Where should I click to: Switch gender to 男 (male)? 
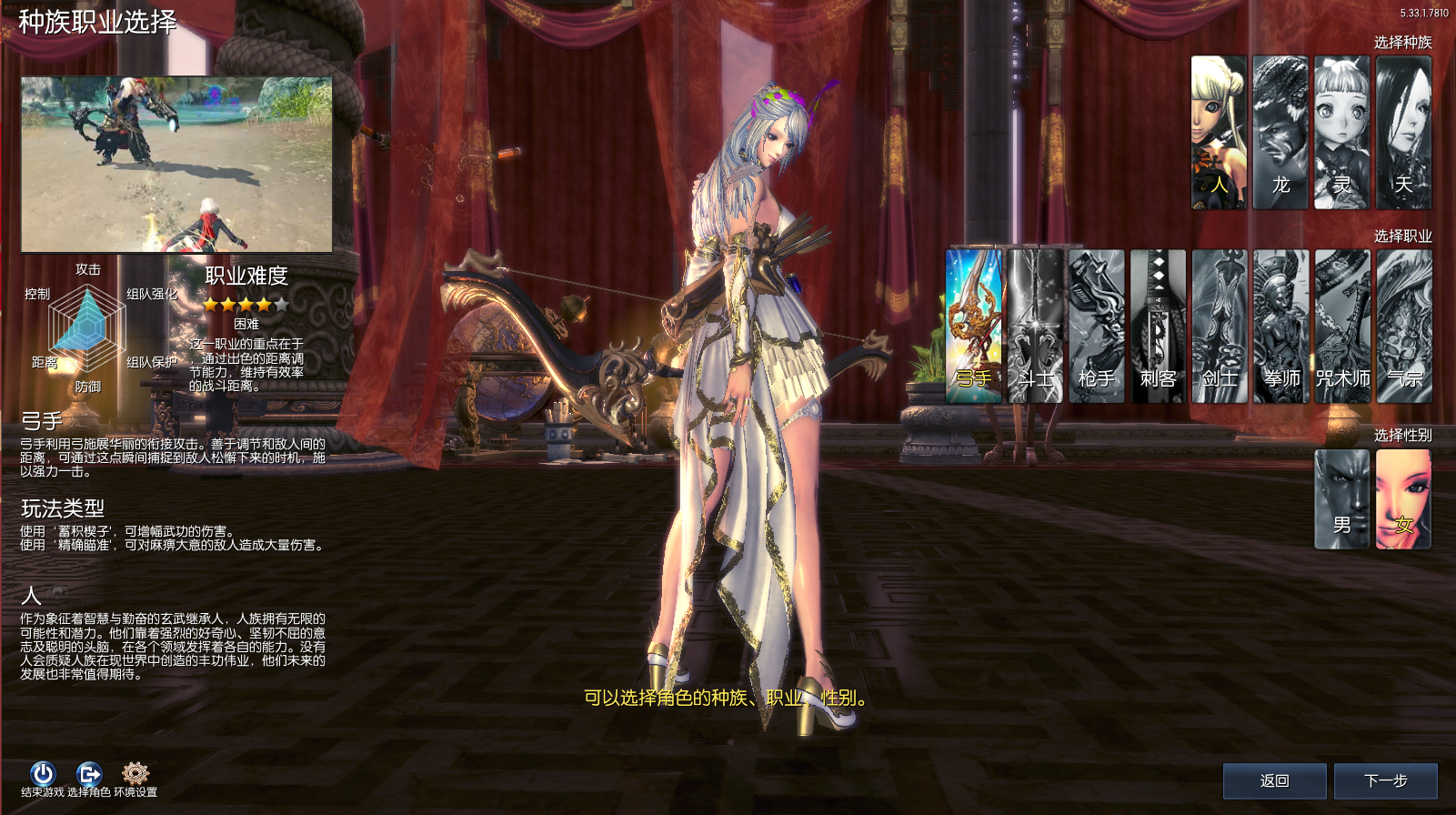click(1342, 499)
